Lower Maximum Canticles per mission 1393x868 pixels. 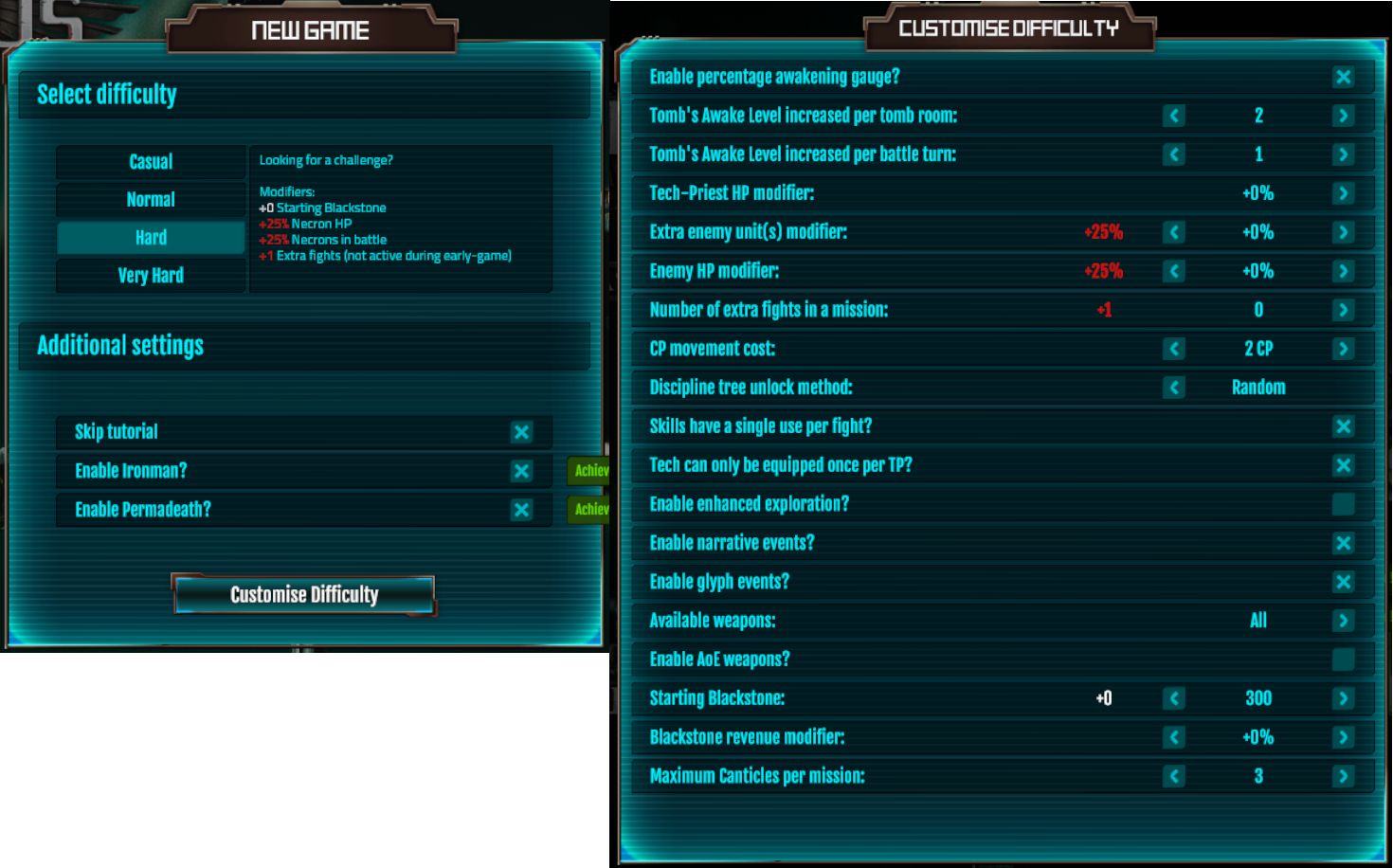1172,775
